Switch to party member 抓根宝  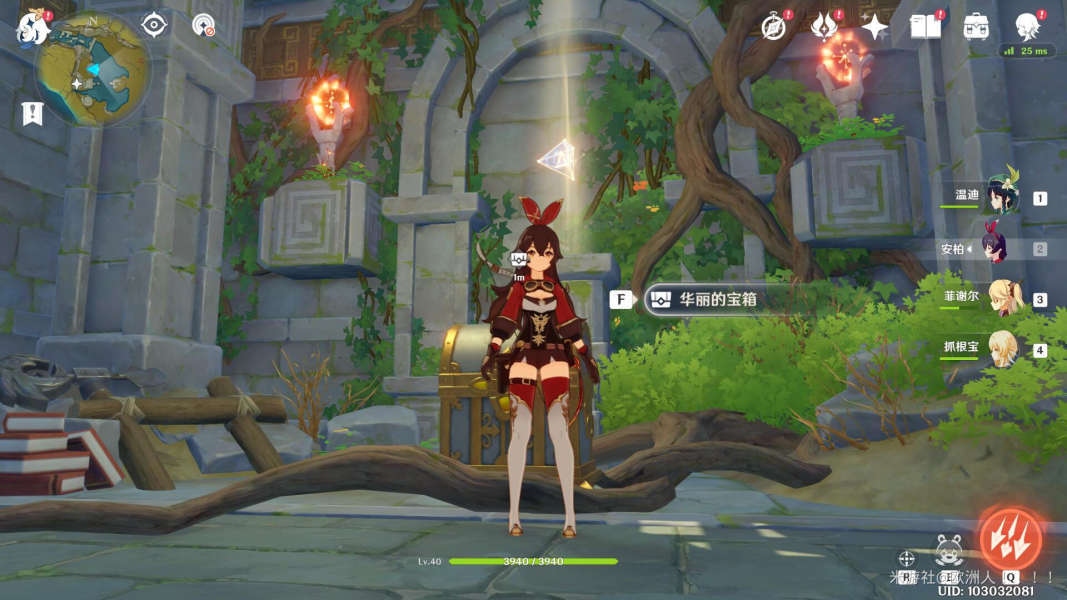pyautogui.click(x=1000, y=348)
